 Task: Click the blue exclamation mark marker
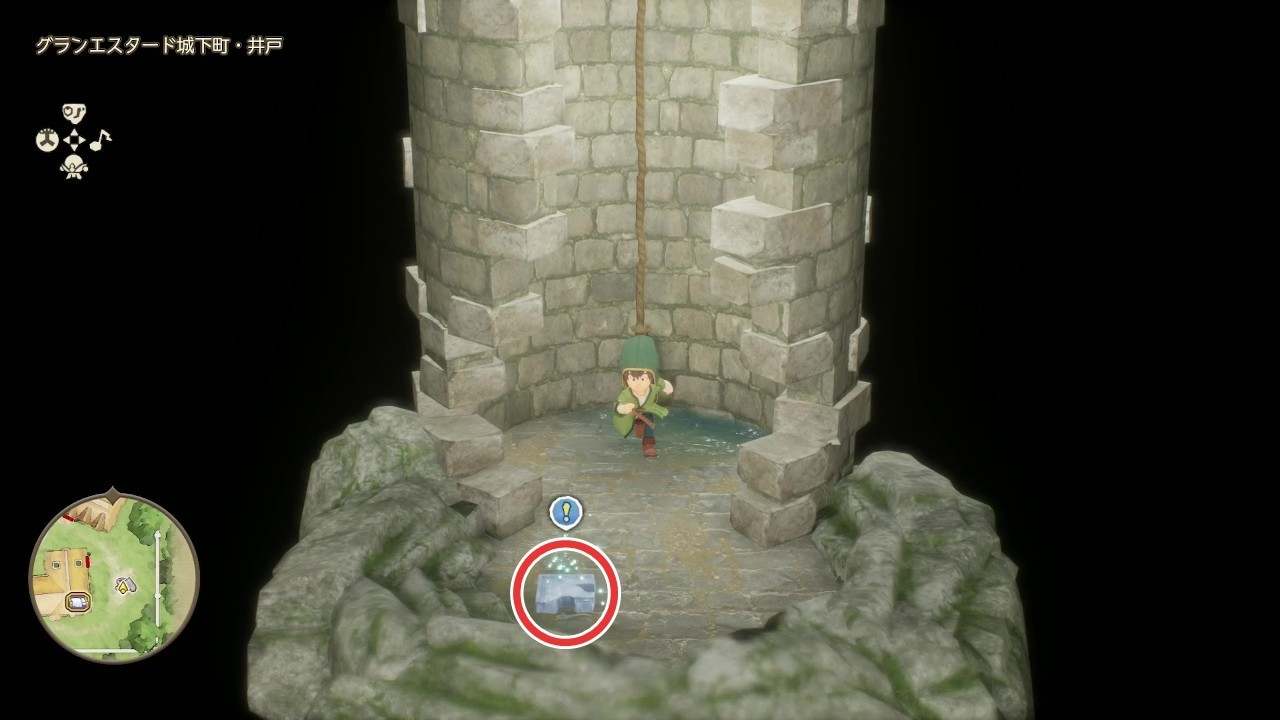566,512
